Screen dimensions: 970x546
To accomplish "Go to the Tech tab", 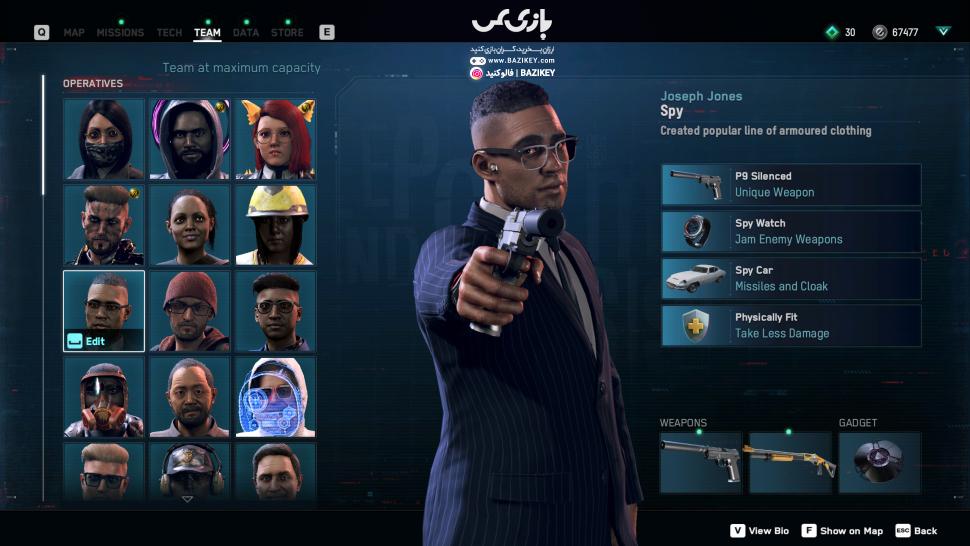I will coord(169,32).
